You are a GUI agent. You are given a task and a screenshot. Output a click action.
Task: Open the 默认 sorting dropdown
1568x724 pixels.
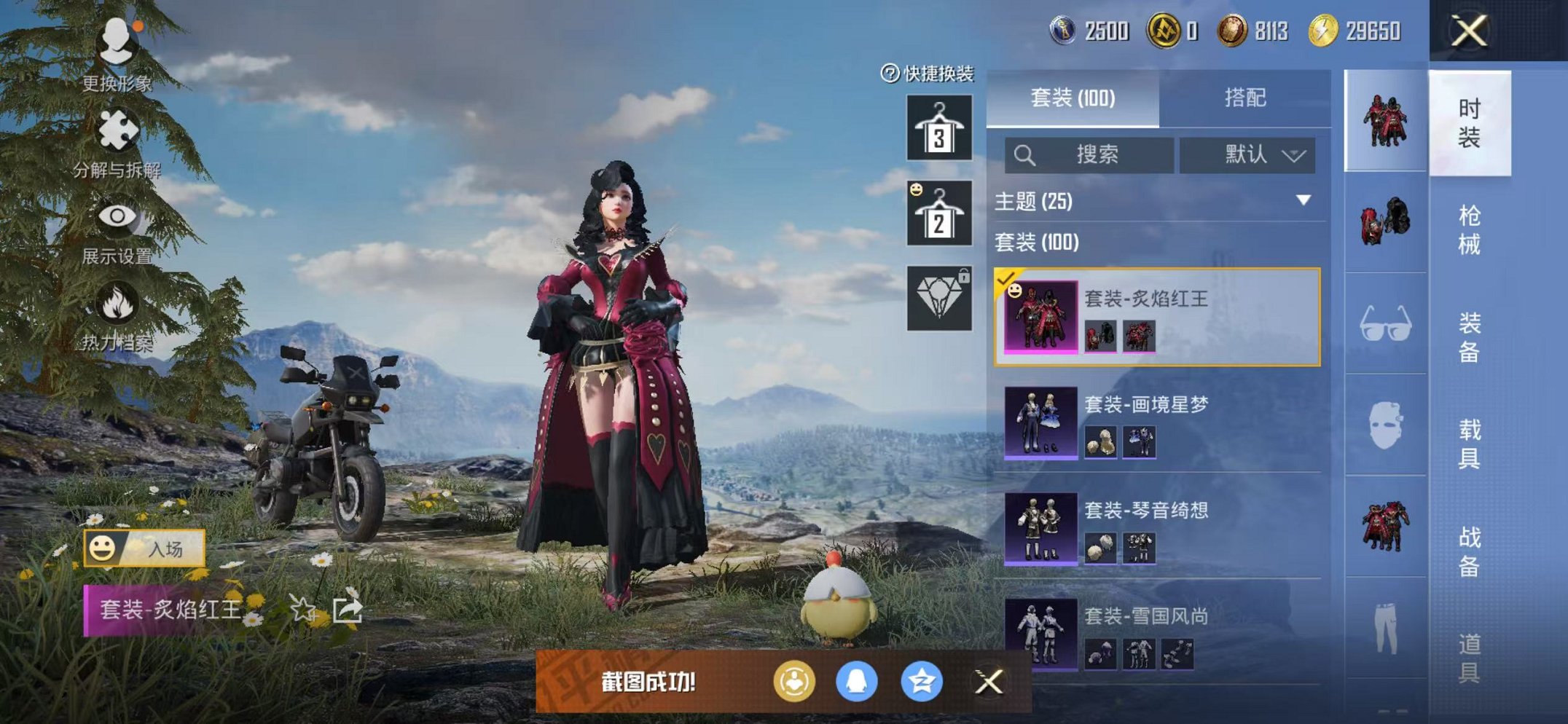1255,155
